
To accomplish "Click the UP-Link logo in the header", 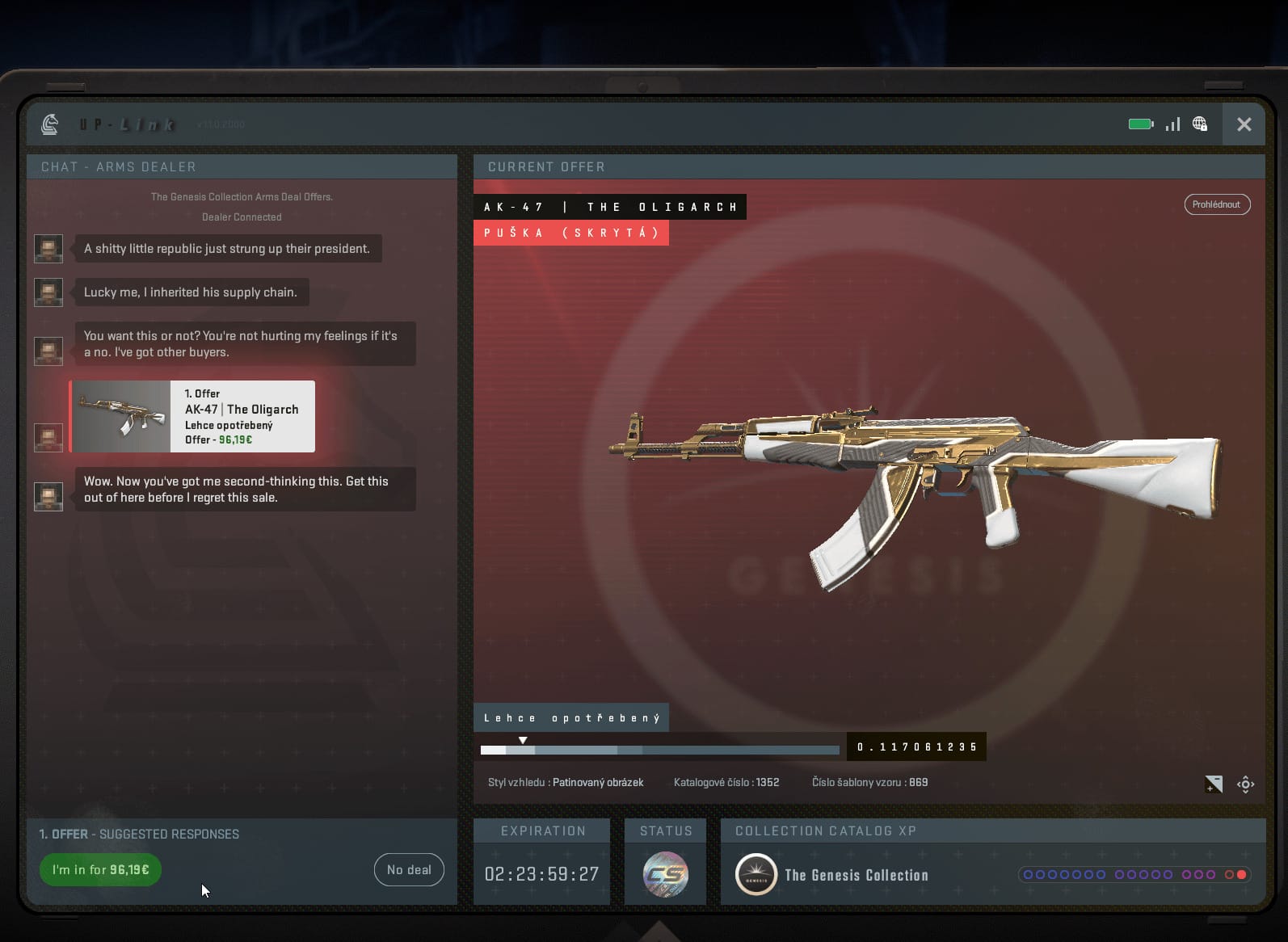I will (x=50, y=124).
